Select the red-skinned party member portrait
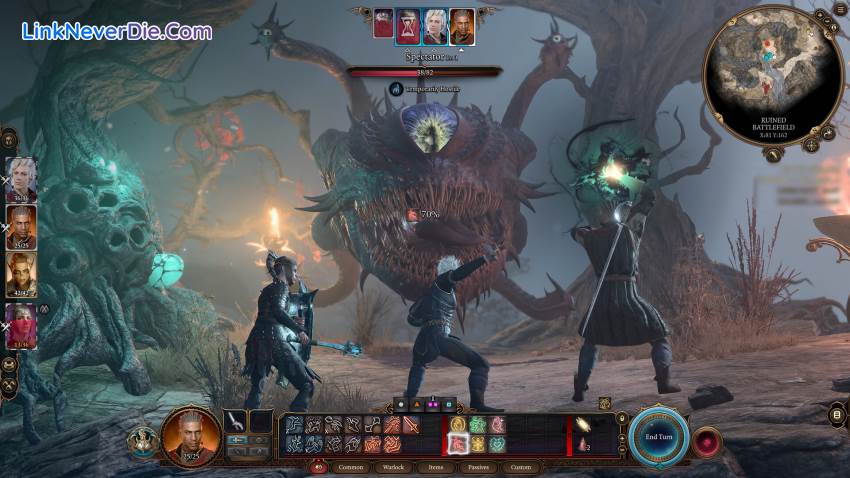The image size is (850, 478). point(22,324)
